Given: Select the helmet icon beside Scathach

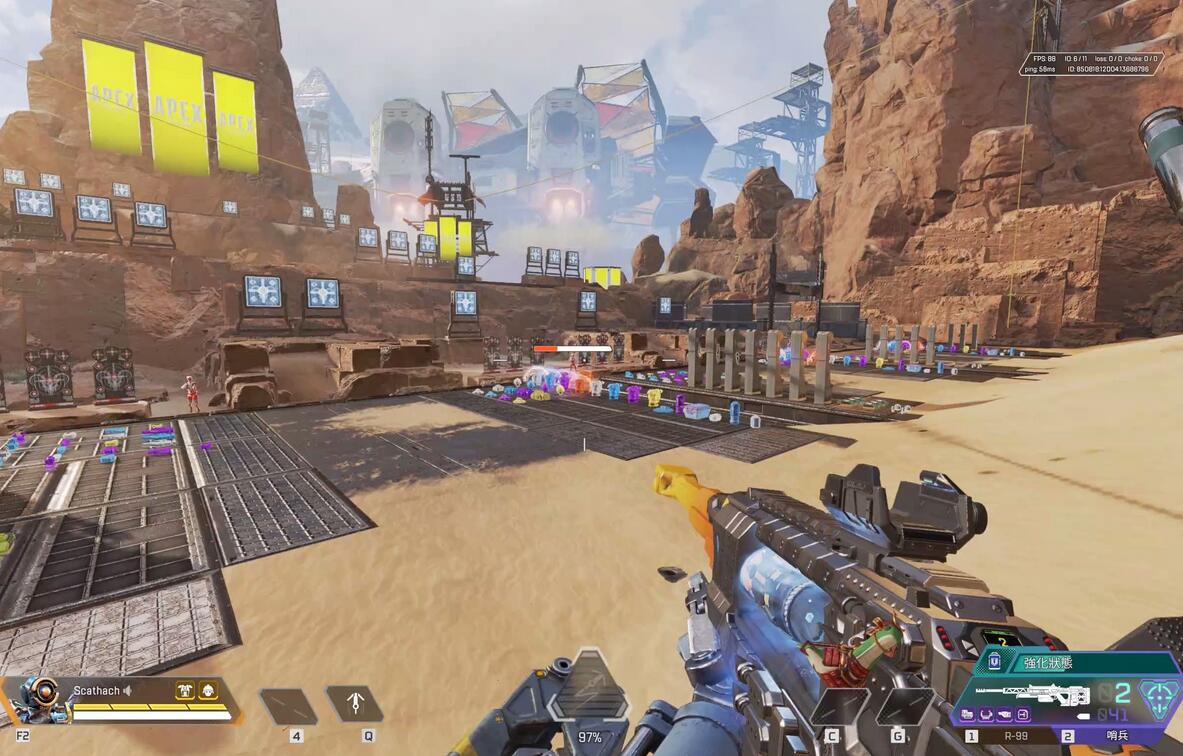Looking at the screenshot, I should click(x=208, y=690).
